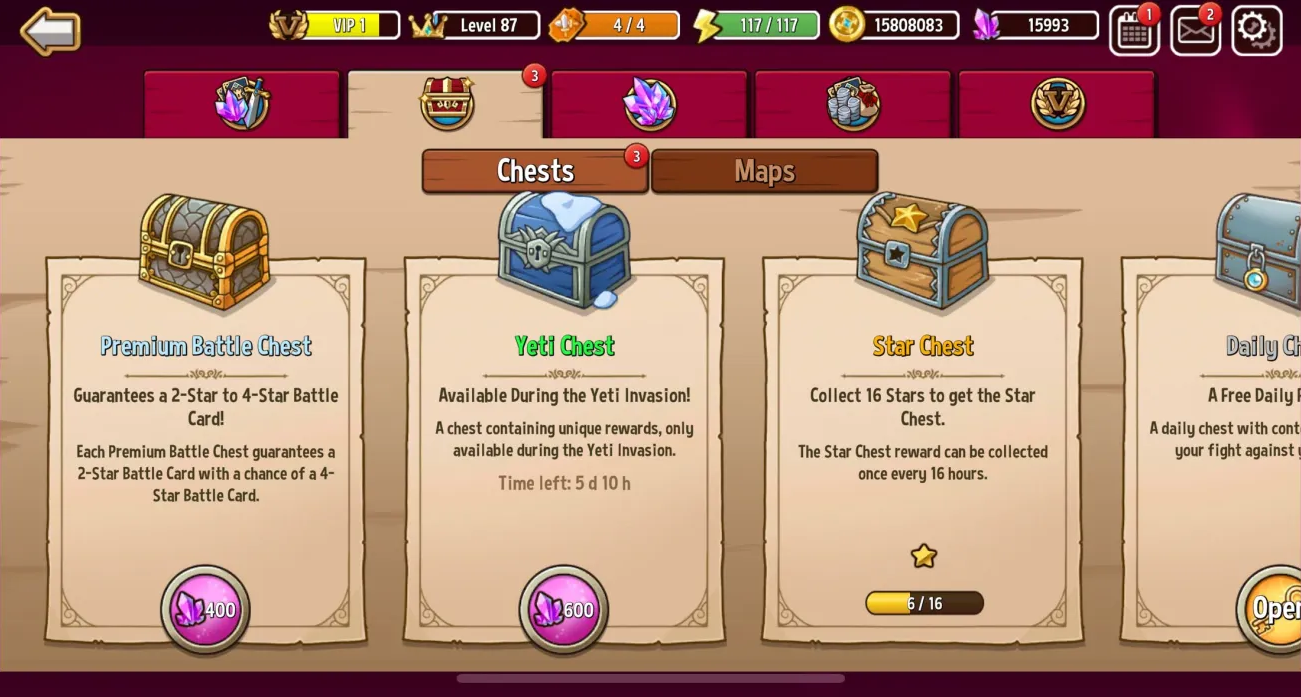Open the free Daily Chest
This screenshot has width=1301, height=697.
coord(1272,608)
